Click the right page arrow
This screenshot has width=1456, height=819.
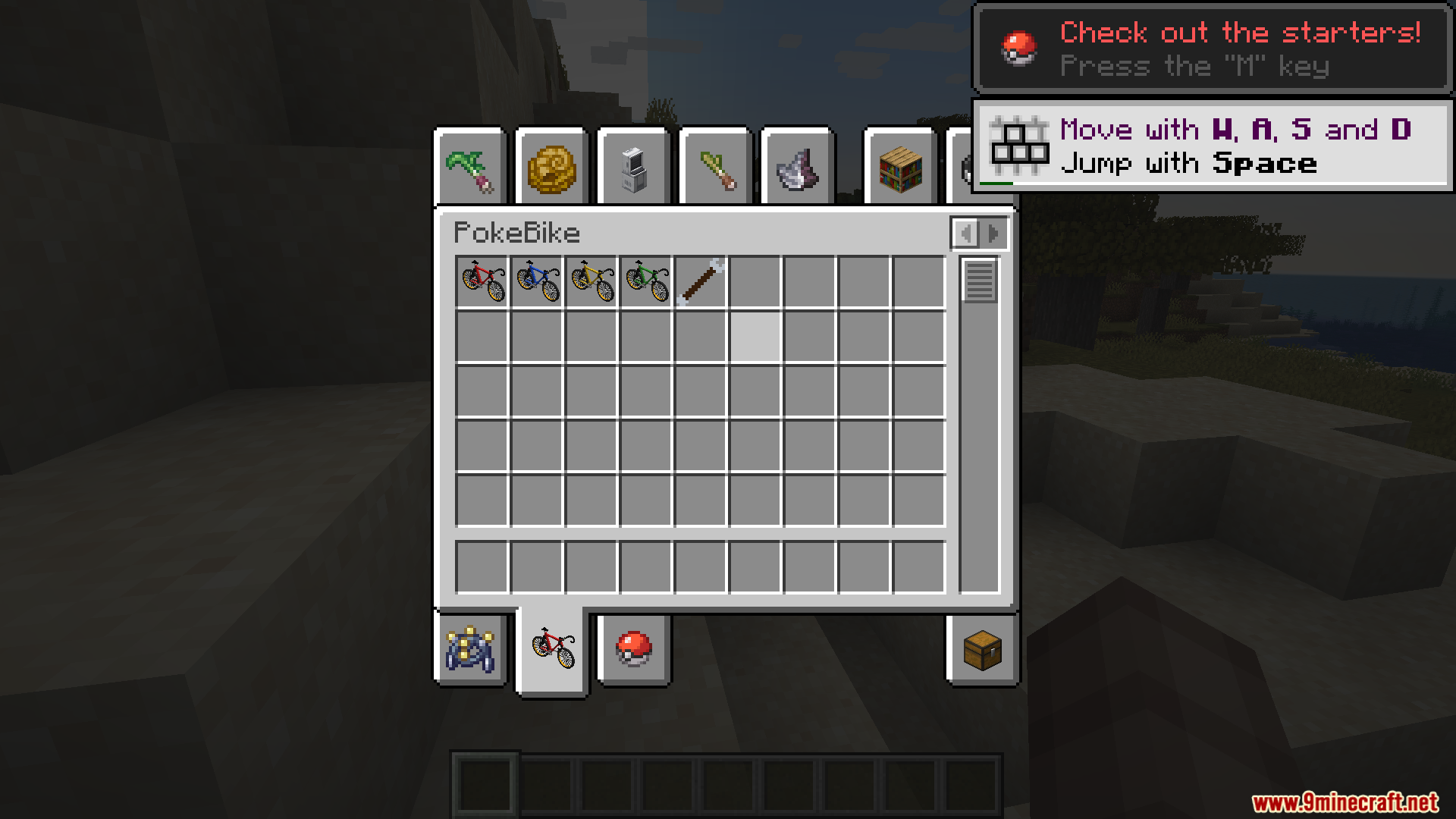point(993,233)
